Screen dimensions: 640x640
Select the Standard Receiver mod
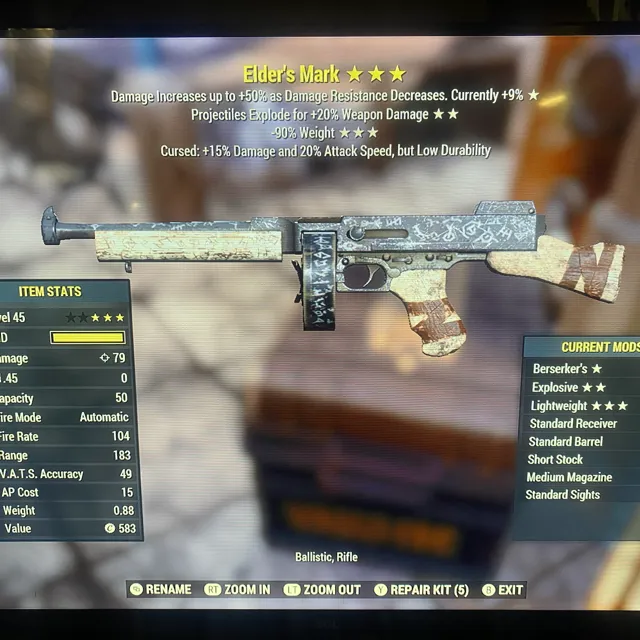point(573,423)
